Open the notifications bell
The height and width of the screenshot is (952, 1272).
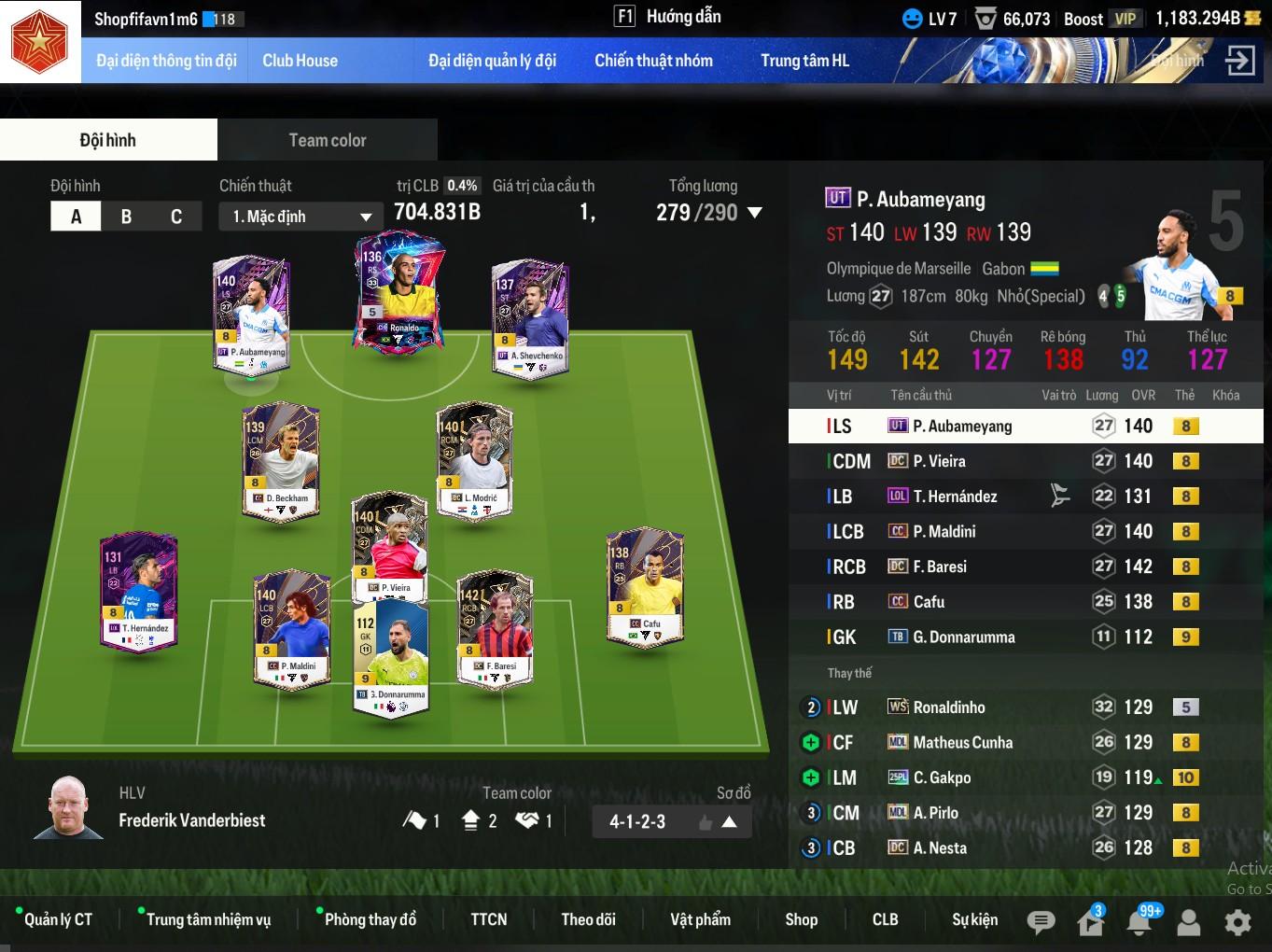1139,922
